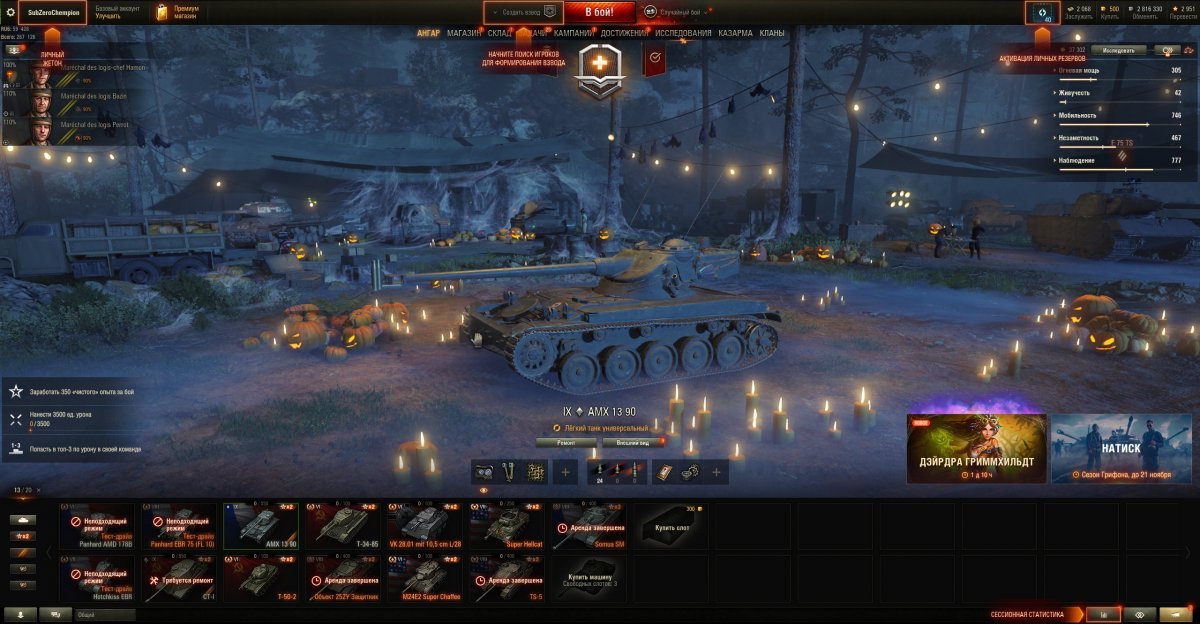Open the Дэйрдра Гриммхильдт event banner

976,448
